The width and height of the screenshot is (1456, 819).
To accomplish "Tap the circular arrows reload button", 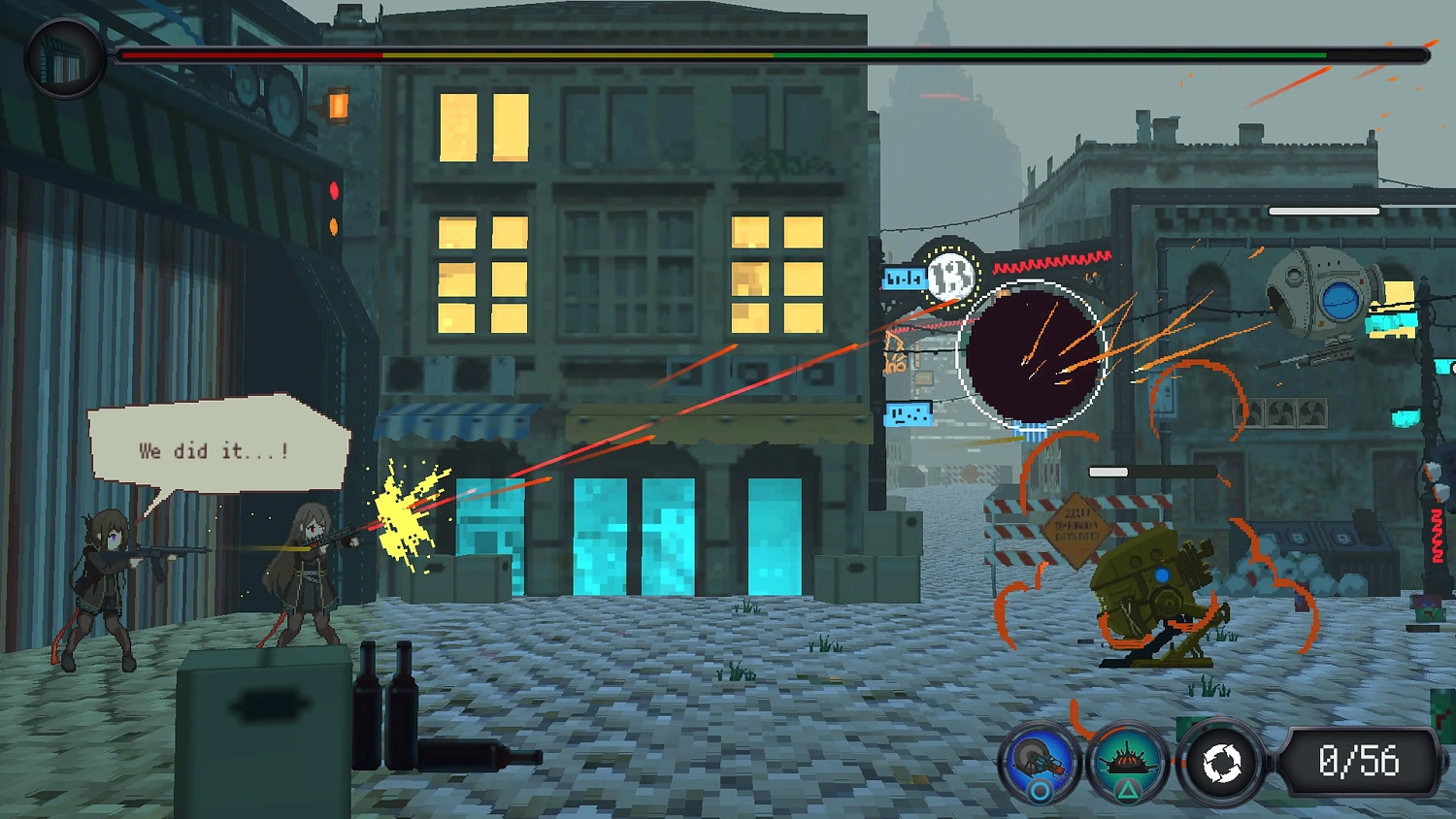I will 1221,763.
